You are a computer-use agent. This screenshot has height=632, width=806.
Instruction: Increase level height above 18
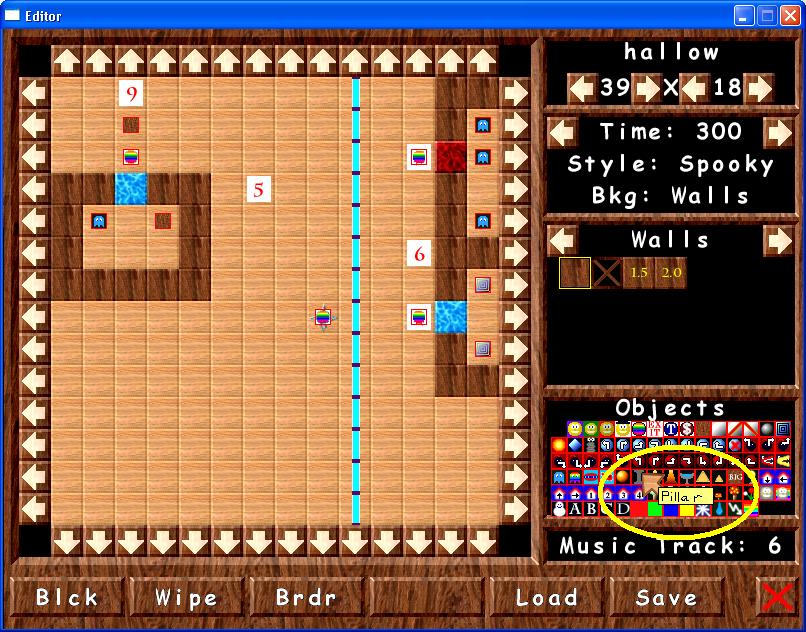(759, 88)
